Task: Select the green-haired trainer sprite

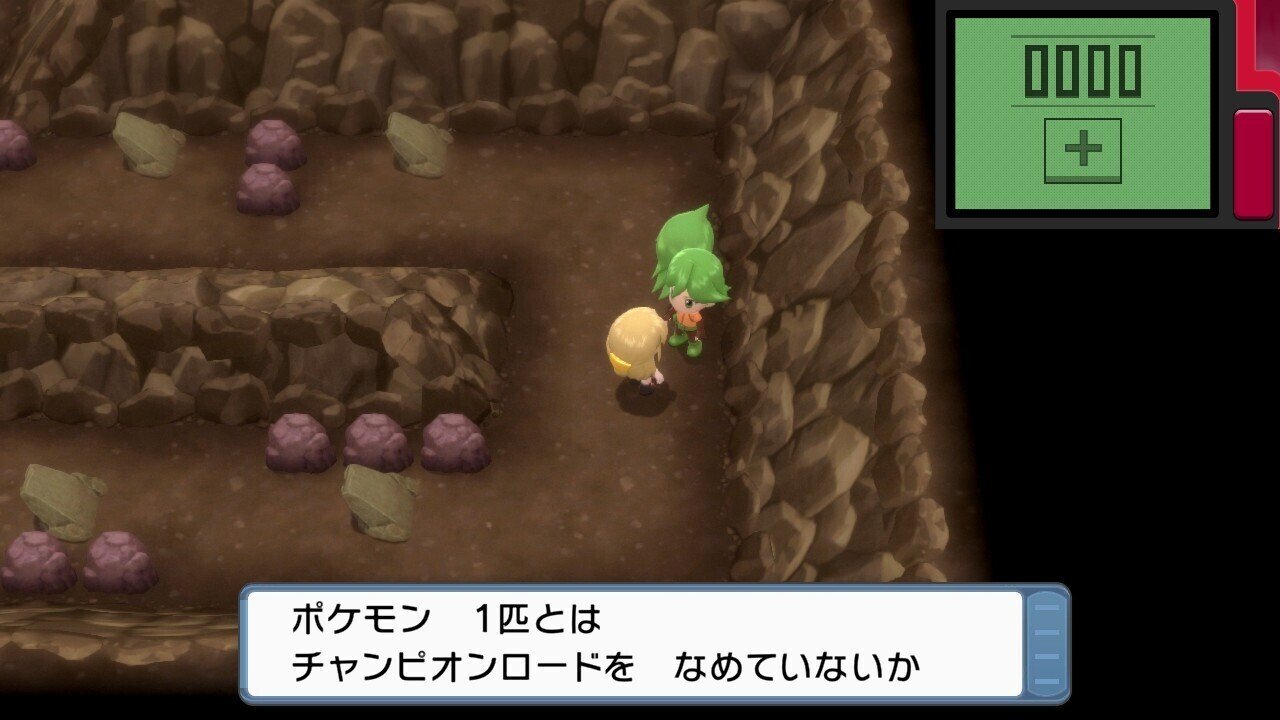Action: pos(690,290)
